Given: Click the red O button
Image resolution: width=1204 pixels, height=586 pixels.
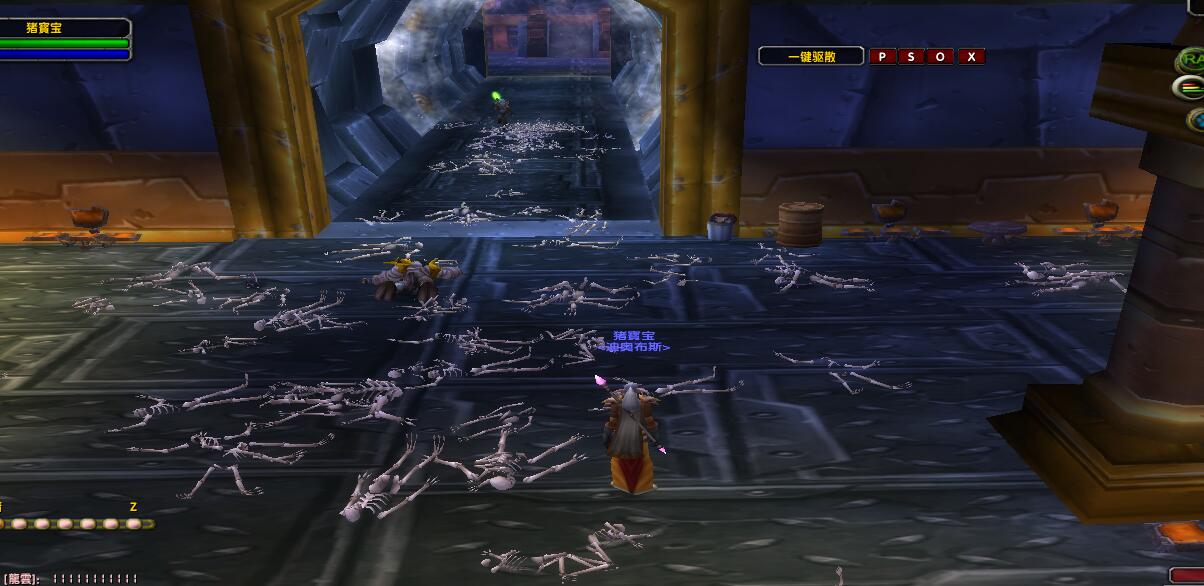Looking at the screenshot, I should (x=940, y=57).
